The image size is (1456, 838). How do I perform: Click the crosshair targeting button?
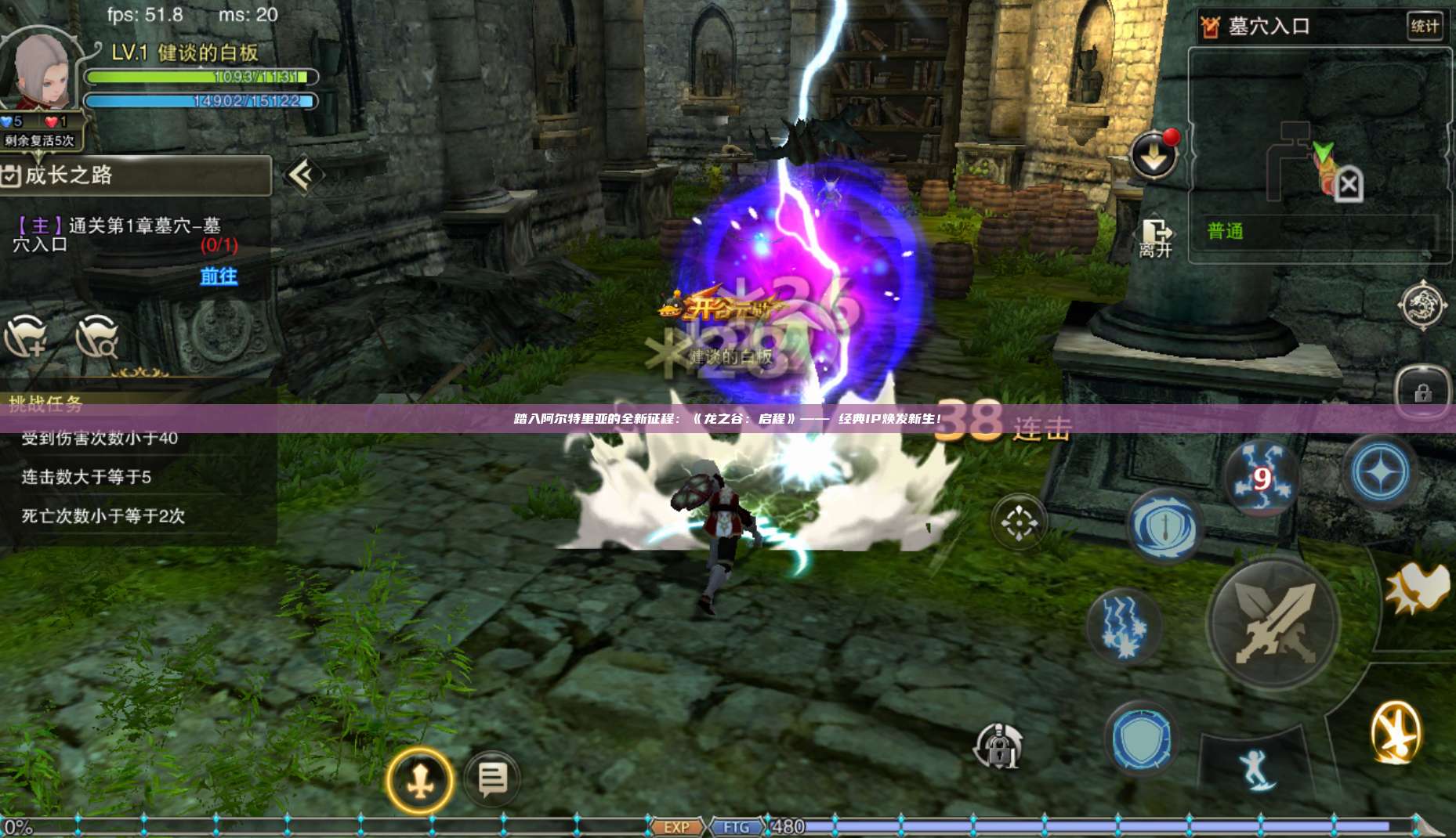(x=1019, y=522)
